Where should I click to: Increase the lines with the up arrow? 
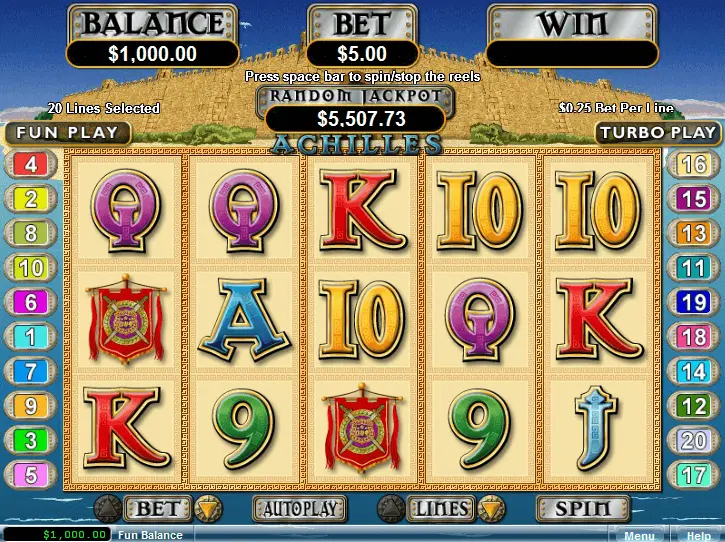click(391, 509)
